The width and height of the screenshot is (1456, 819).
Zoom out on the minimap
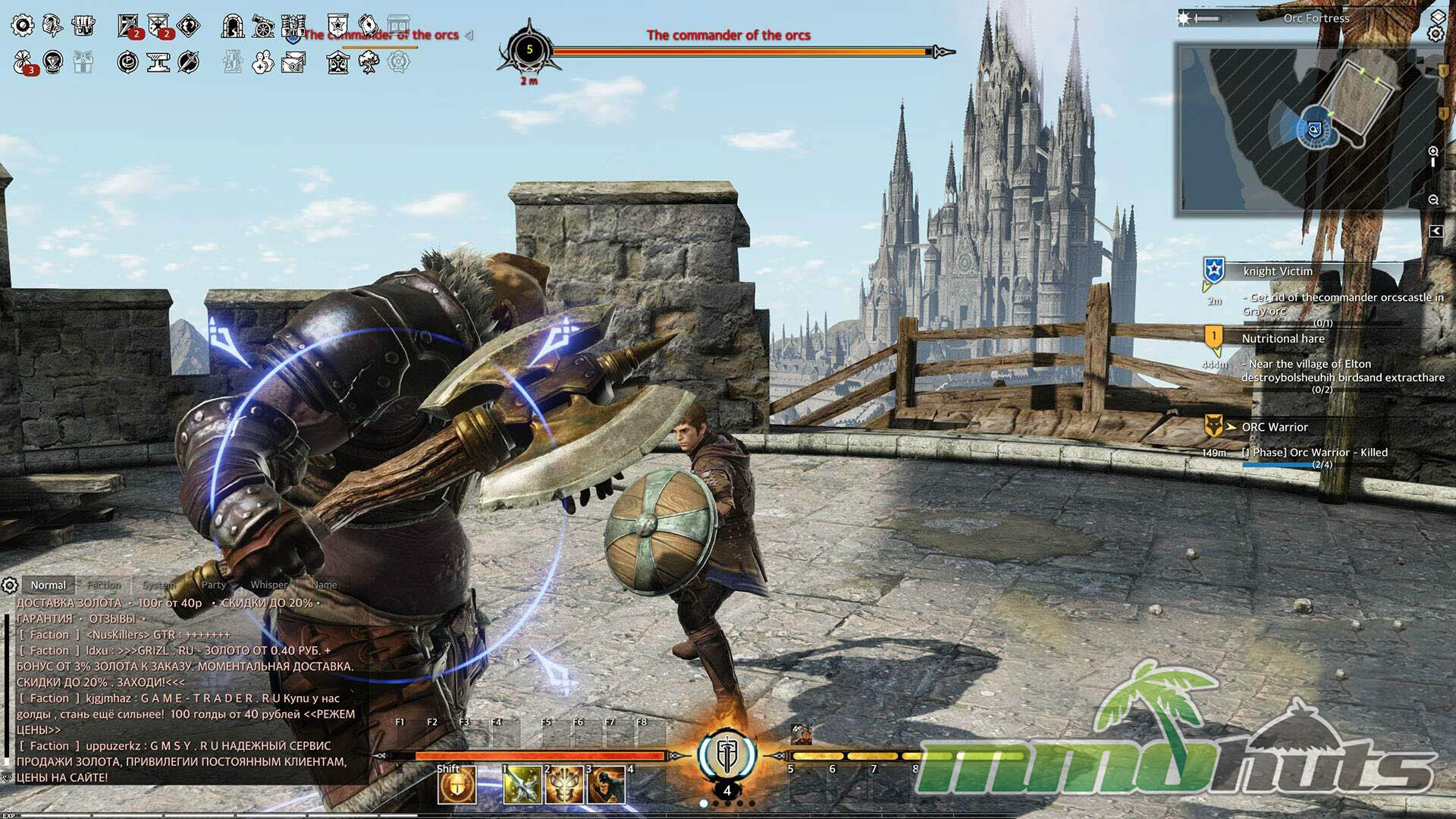(x=1433, y=200)
